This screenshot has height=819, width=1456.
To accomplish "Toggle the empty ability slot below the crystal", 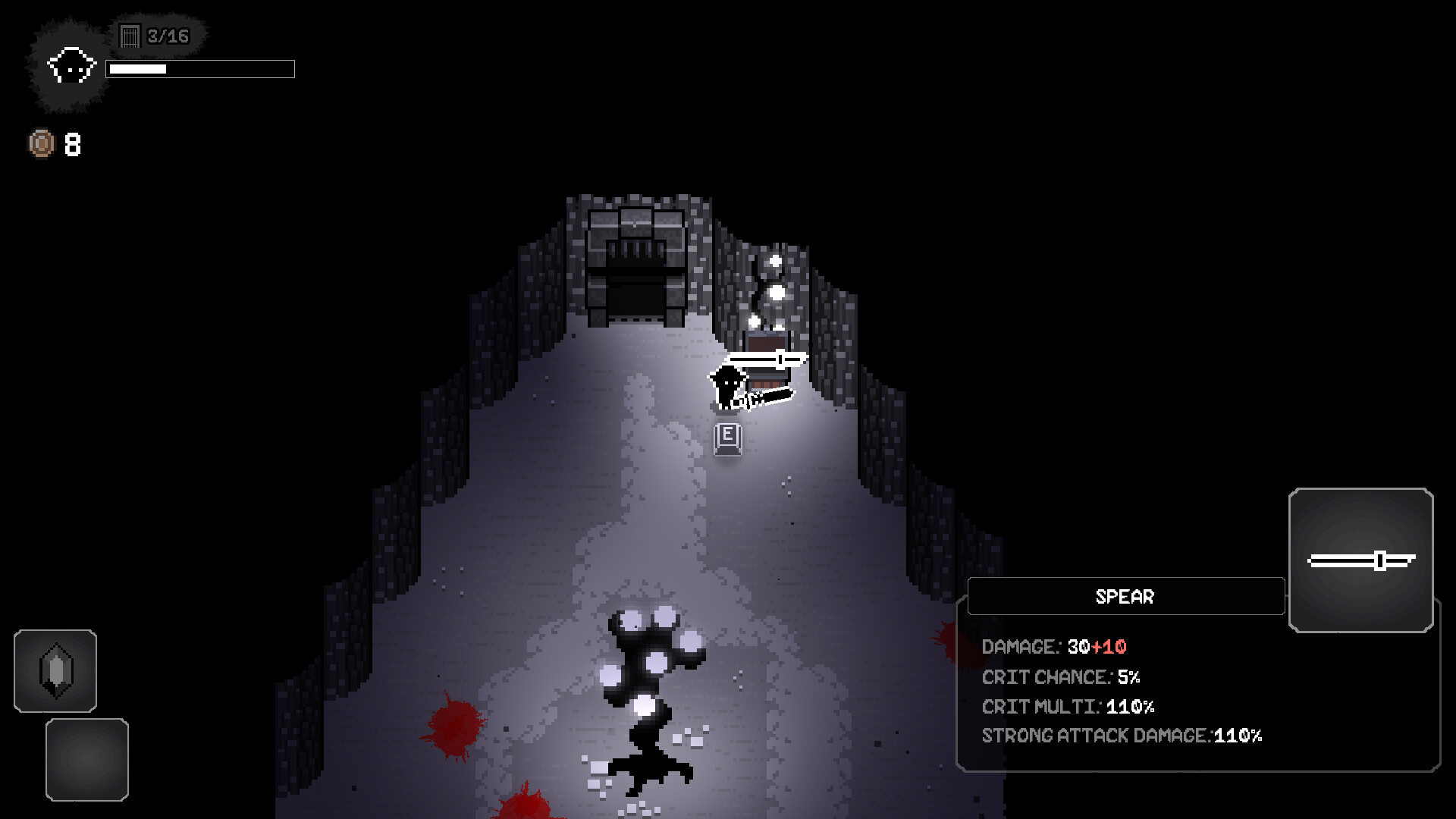I will [86, 758].
